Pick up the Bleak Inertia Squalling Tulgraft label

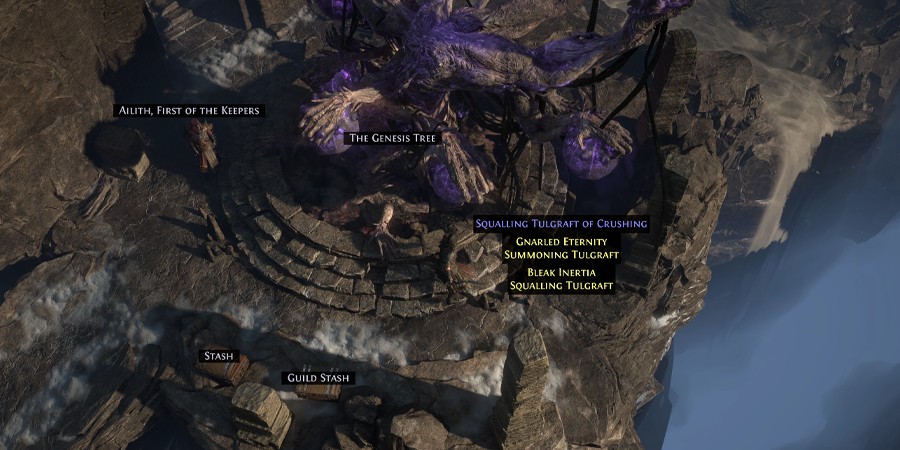(x=561, y=279)
